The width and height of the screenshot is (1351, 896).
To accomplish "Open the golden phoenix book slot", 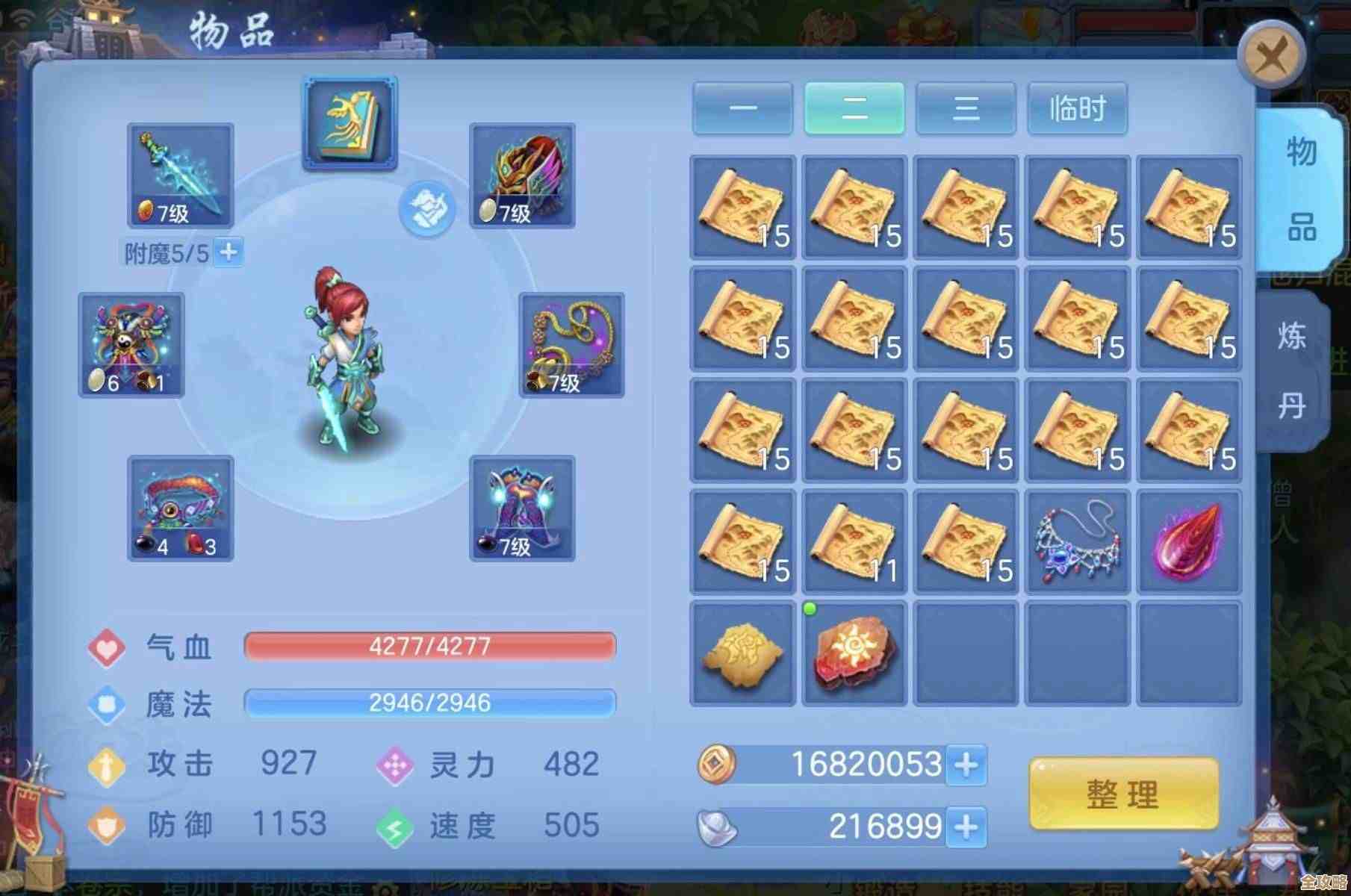I will 350,123.
